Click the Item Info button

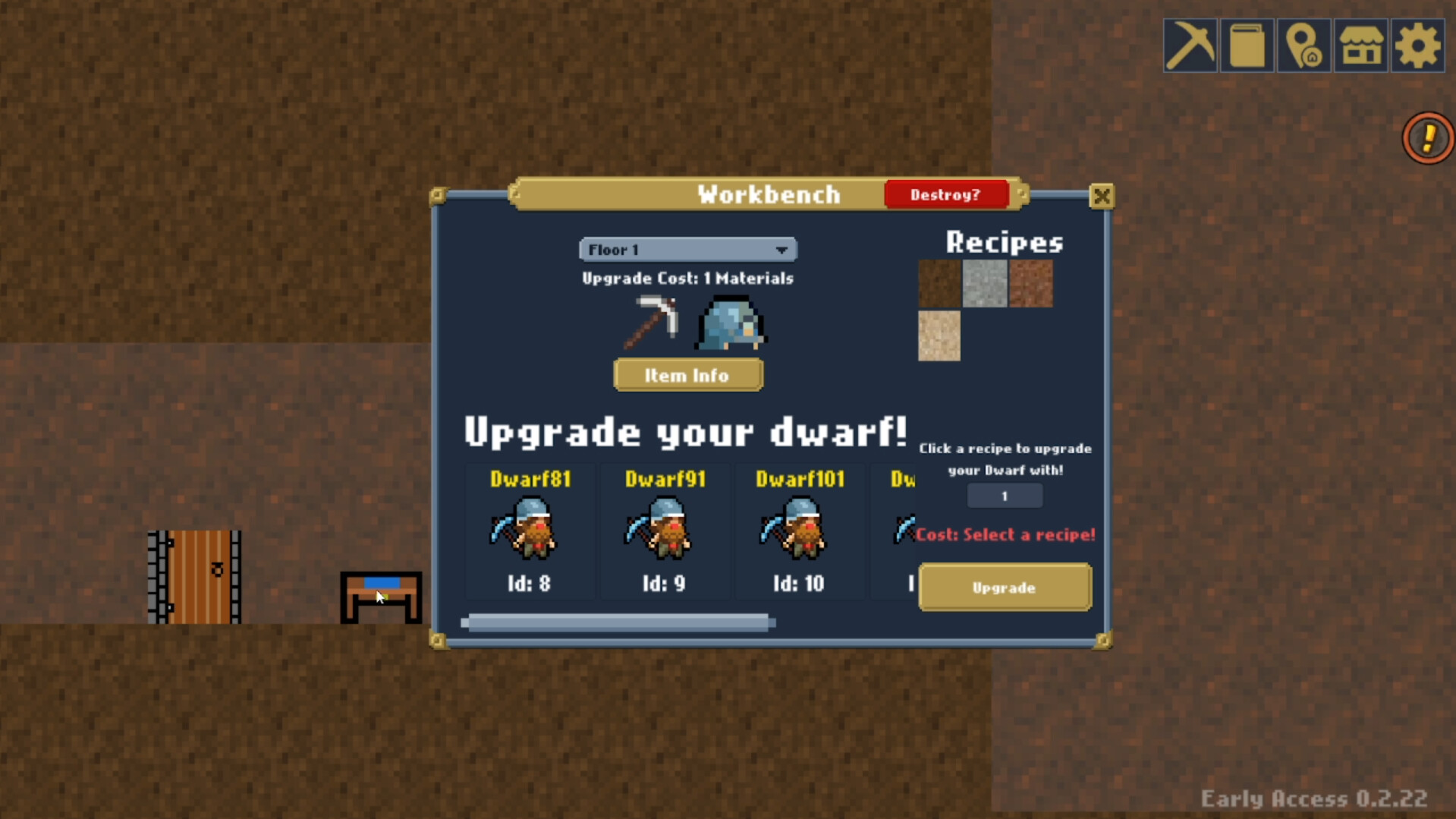(687, 374)
